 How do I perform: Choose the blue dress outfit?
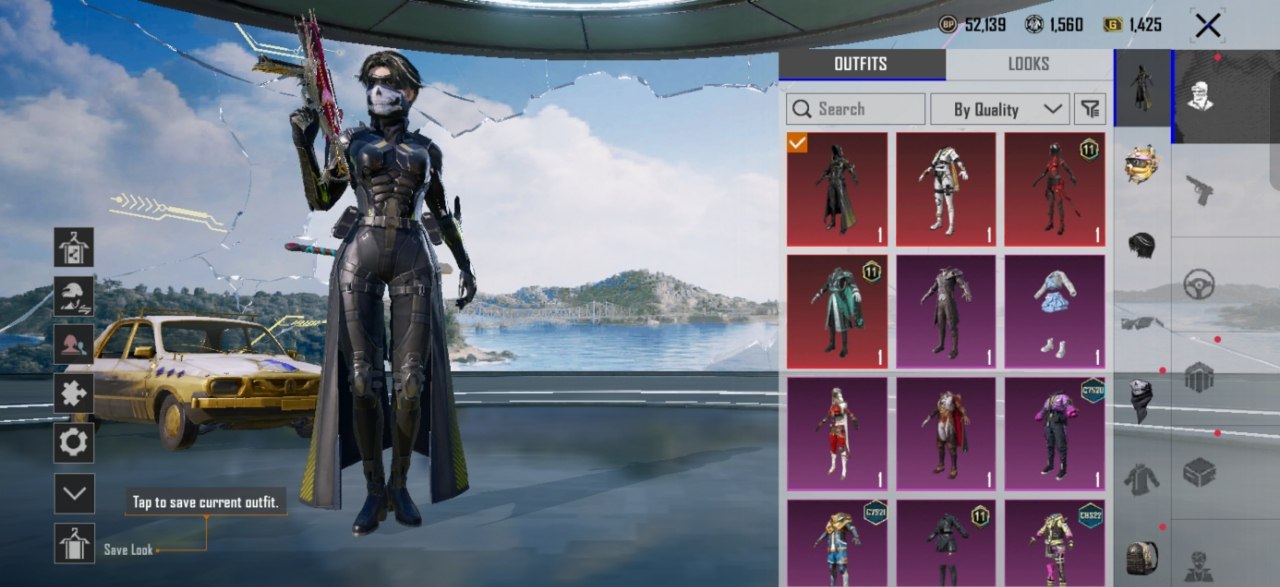click(1054, 311)
